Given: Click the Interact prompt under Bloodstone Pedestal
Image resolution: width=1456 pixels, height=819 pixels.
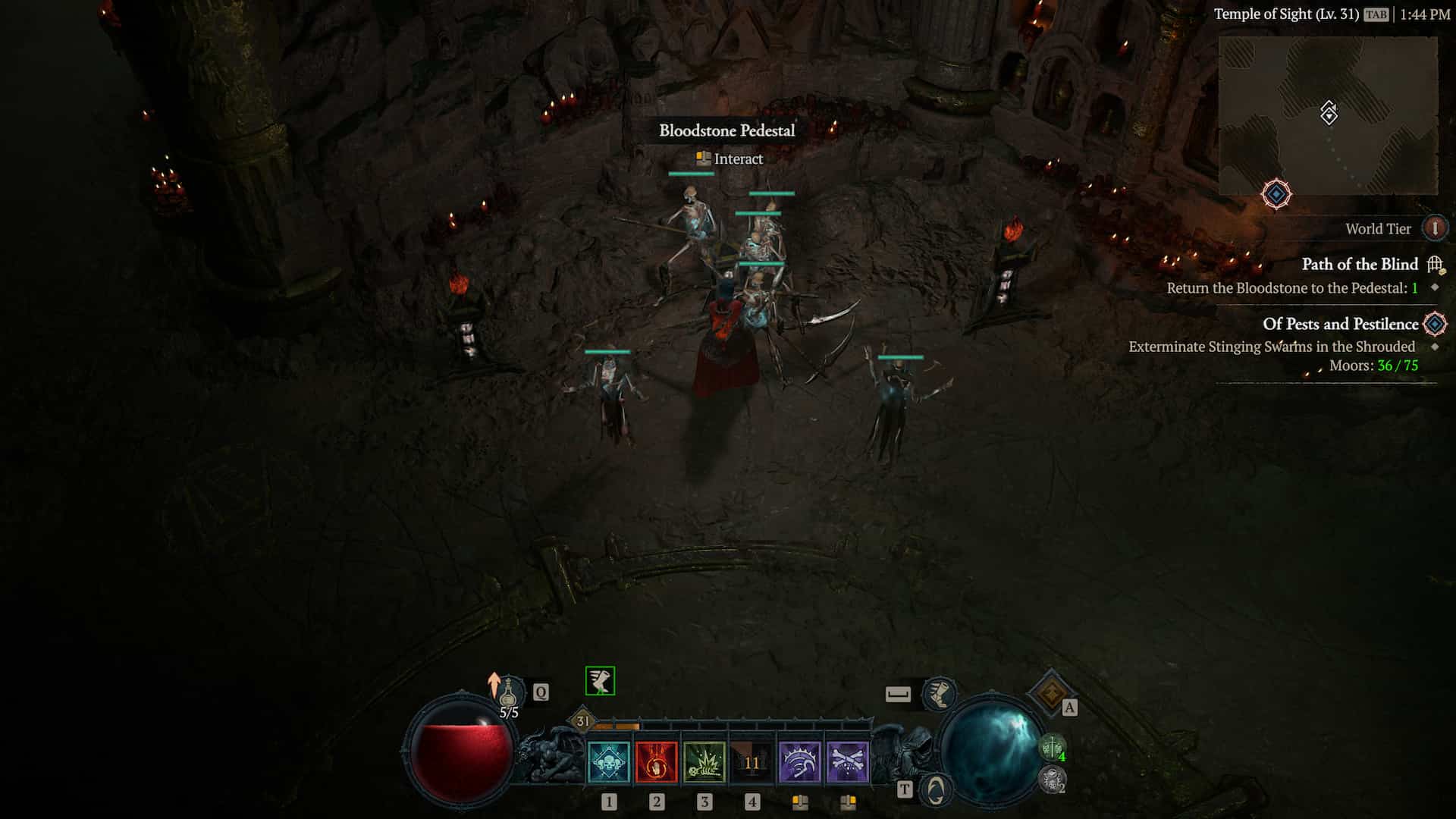Looking at the screenshot, I should click(x=727, y=159).
